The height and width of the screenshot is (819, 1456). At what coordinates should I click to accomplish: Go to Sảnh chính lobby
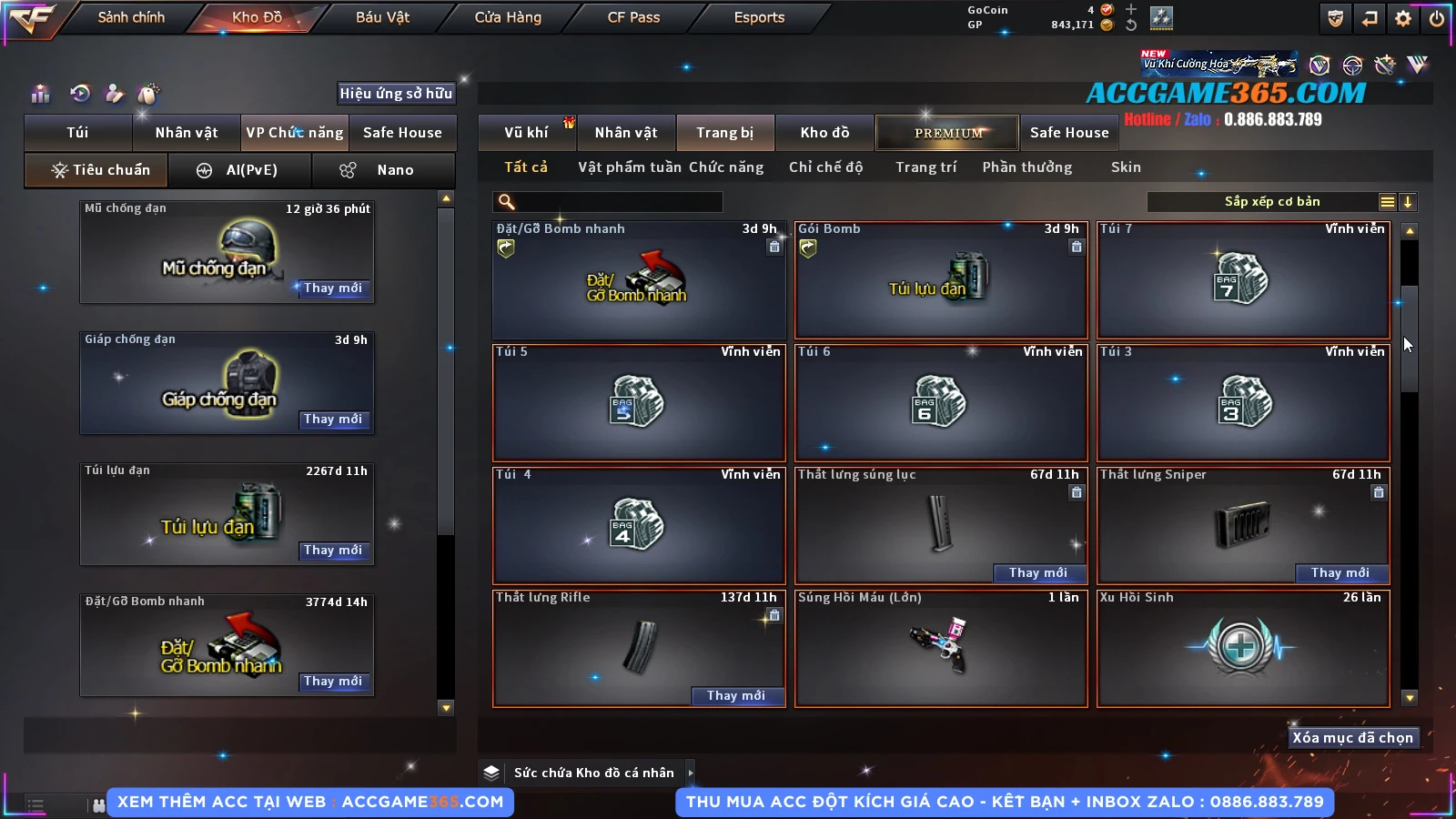pos(131,17)
